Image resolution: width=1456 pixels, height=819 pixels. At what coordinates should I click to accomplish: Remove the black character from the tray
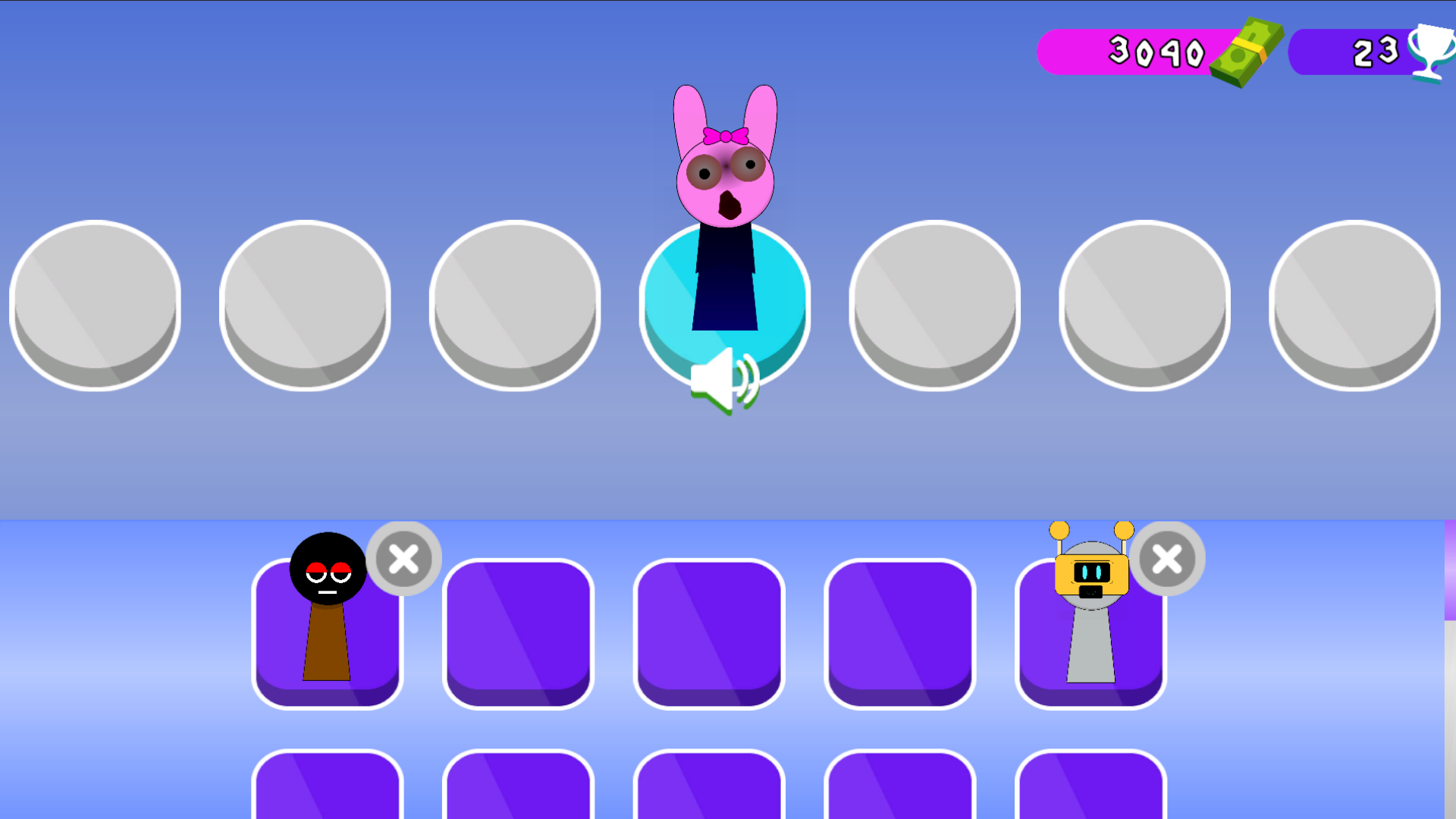coord(404,559)
